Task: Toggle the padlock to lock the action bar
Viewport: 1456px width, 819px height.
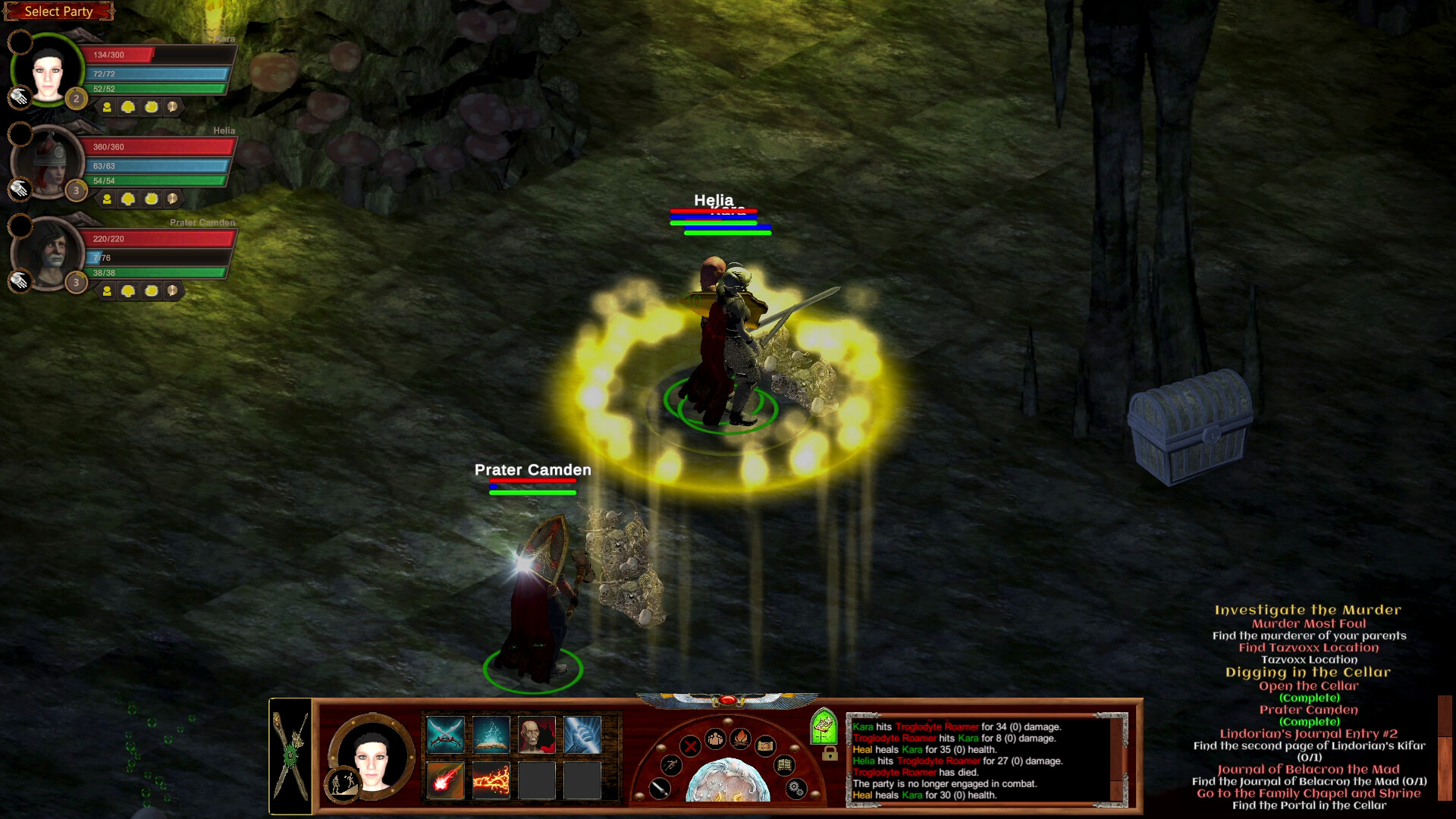Action: (x=830, y=754)
